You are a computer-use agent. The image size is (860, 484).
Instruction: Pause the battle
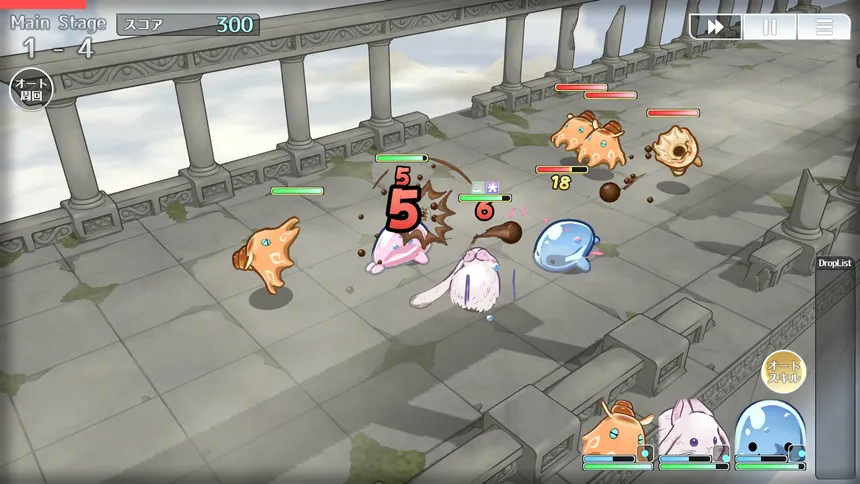point(770,27)
